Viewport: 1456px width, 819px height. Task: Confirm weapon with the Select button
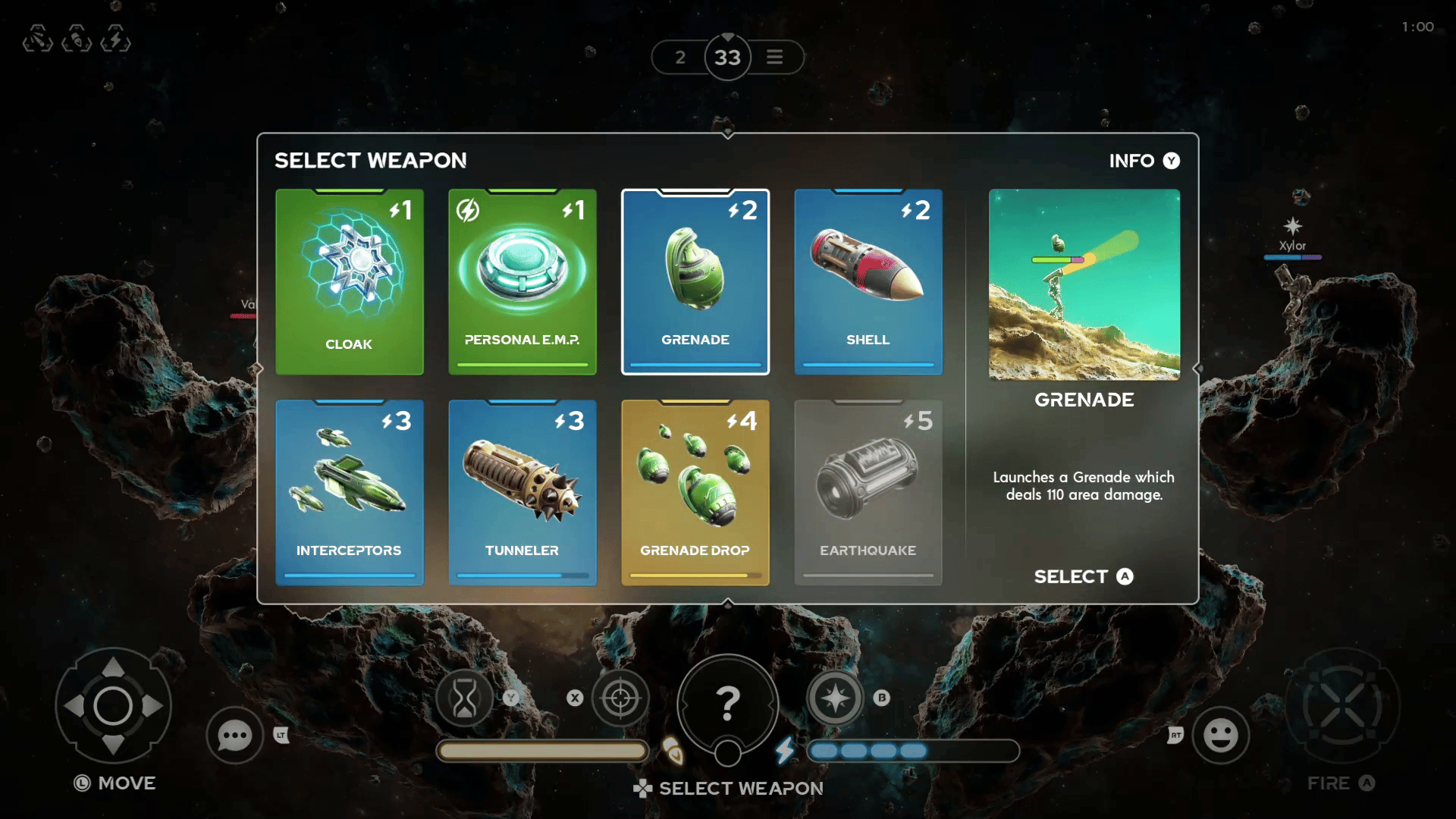pos(1083,577)
